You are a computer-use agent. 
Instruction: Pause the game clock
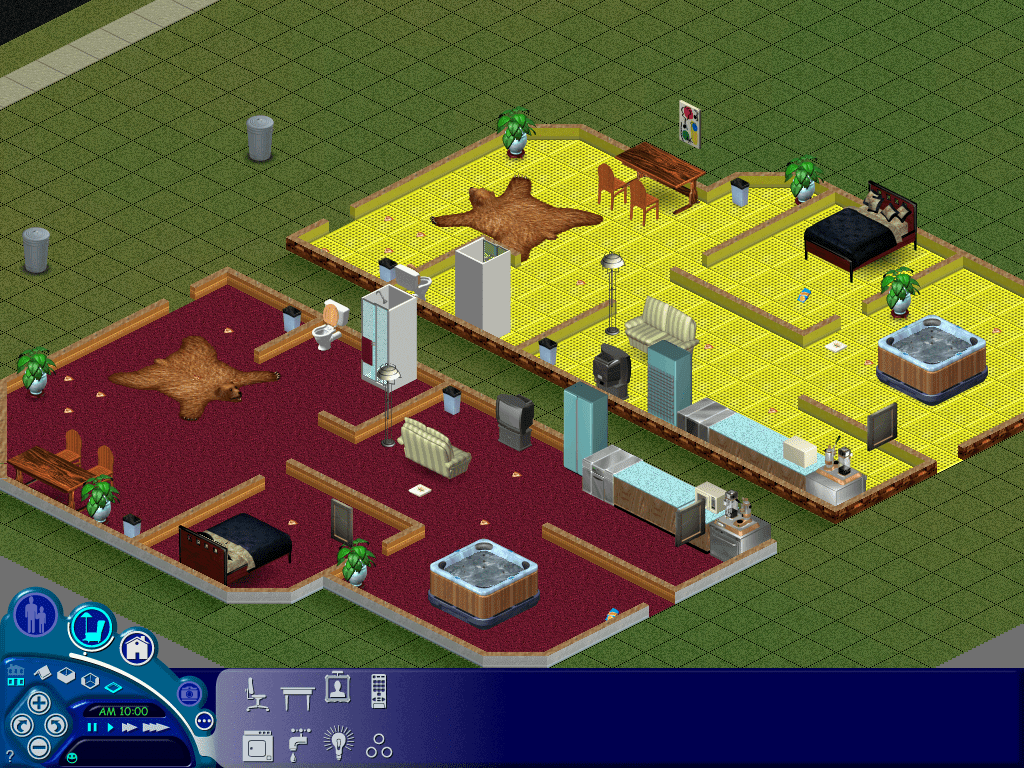[x=93, y=728]
